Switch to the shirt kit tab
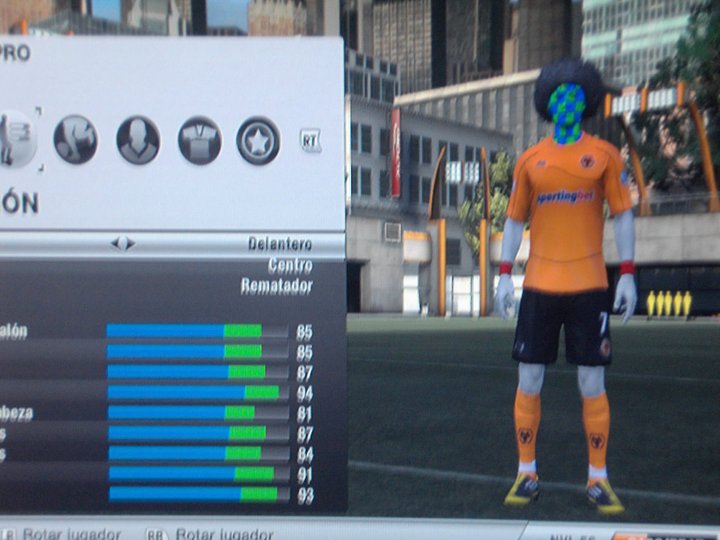The width and height of the screenshot is (720, 540). coord(200,140)
